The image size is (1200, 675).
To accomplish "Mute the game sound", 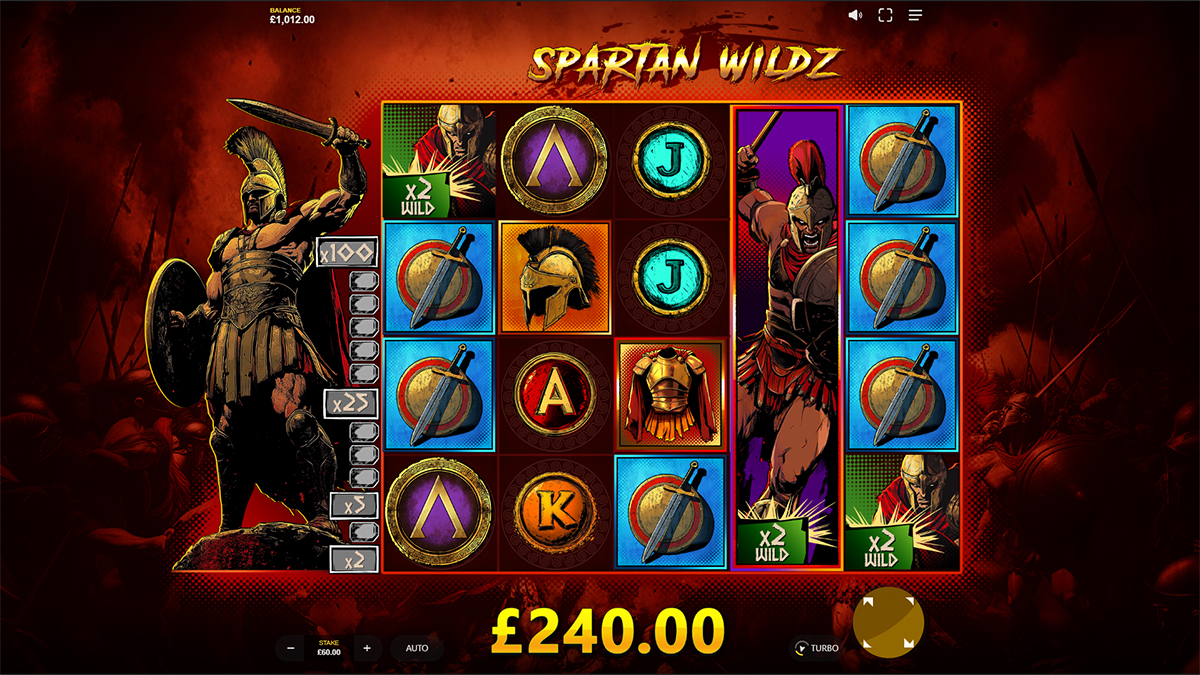I will [855, 15].
